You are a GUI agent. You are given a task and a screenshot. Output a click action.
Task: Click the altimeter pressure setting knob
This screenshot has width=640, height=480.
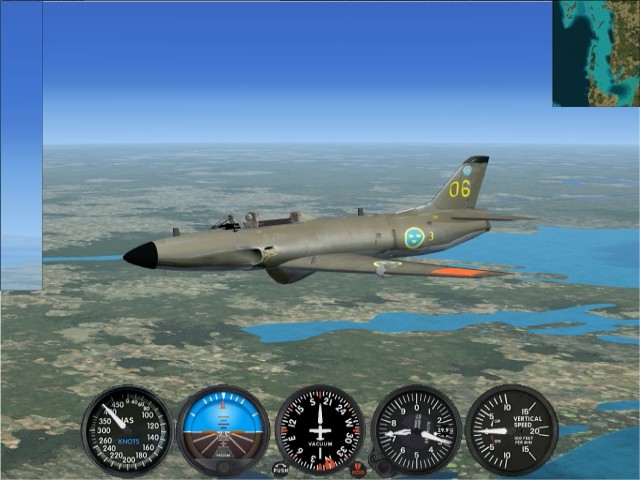[x=376, y=463]
